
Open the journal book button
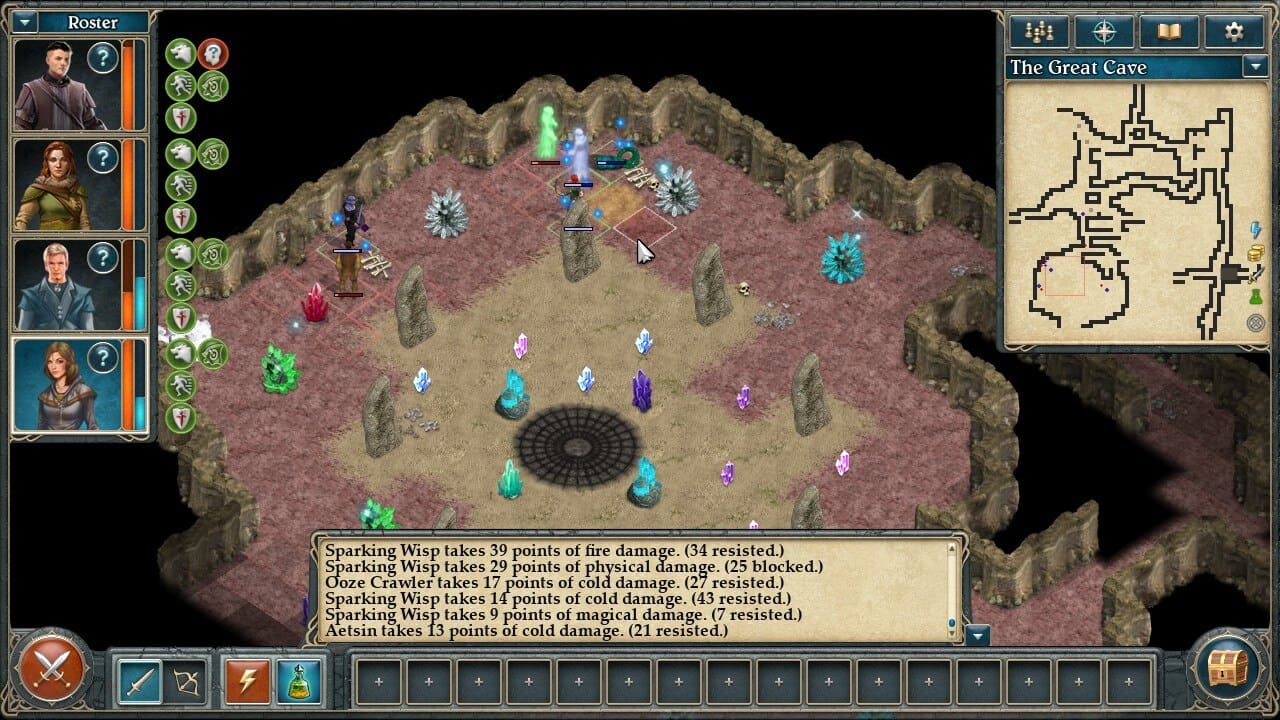pos(1169,32)
